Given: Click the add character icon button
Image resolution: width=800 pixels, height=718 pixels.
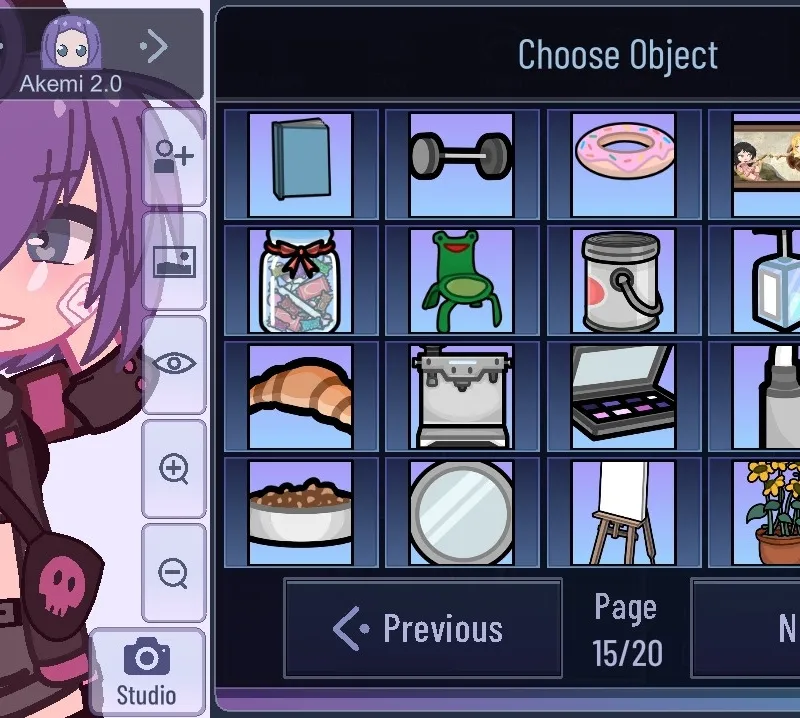Looking at the screenshot, I should 174,157.
